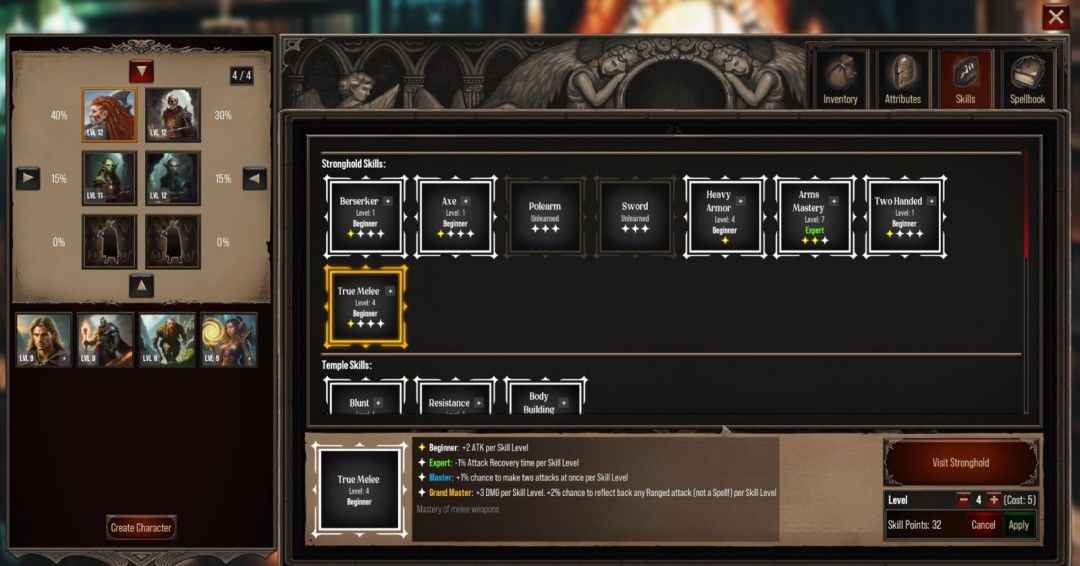Click the Create Character button
This screenshot has width=1080, height=566.
pyautogui.click(x=141, y=527)
